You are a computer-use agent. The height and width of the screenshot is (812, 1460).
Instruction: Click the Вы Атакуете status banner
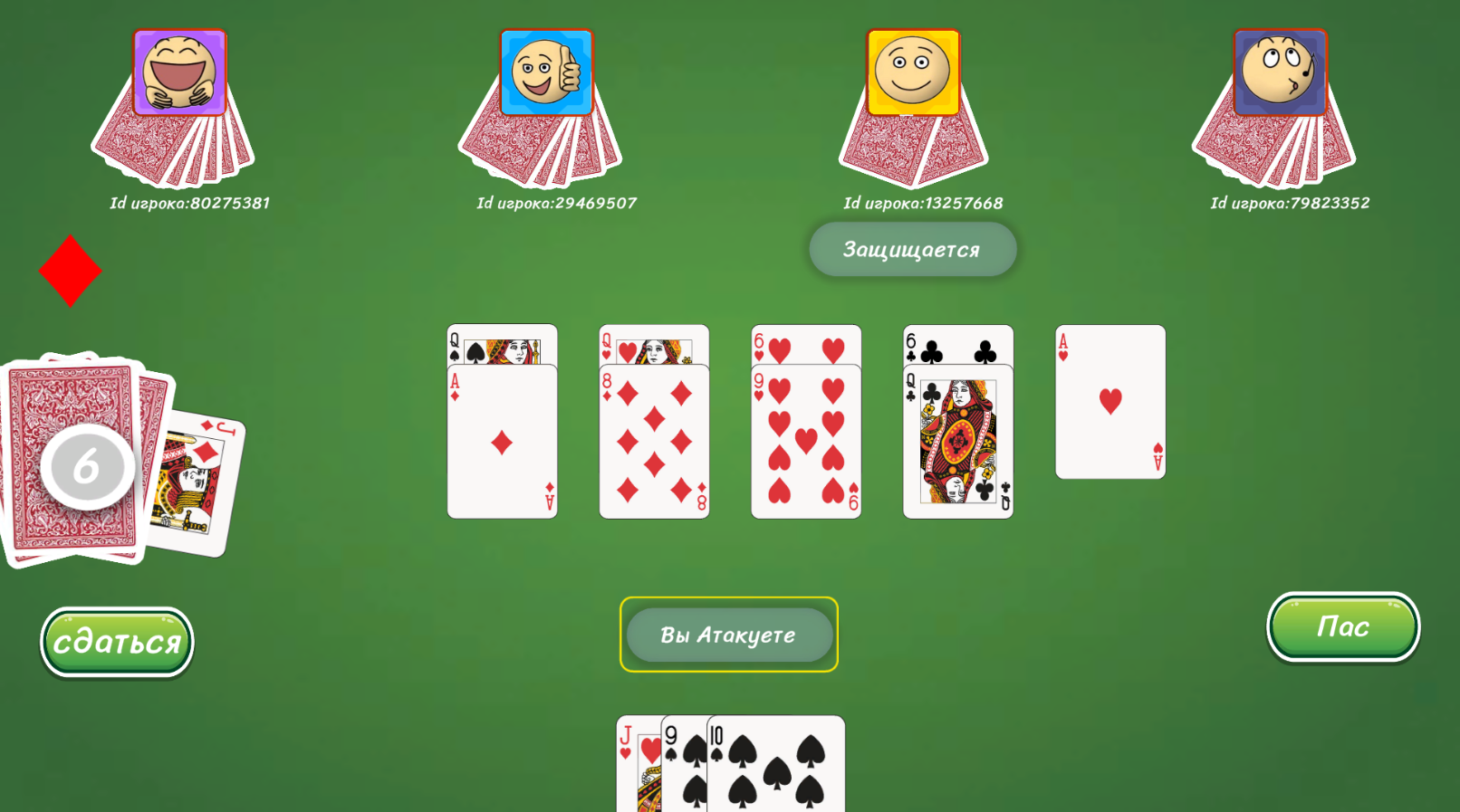(x=729, y=635)
